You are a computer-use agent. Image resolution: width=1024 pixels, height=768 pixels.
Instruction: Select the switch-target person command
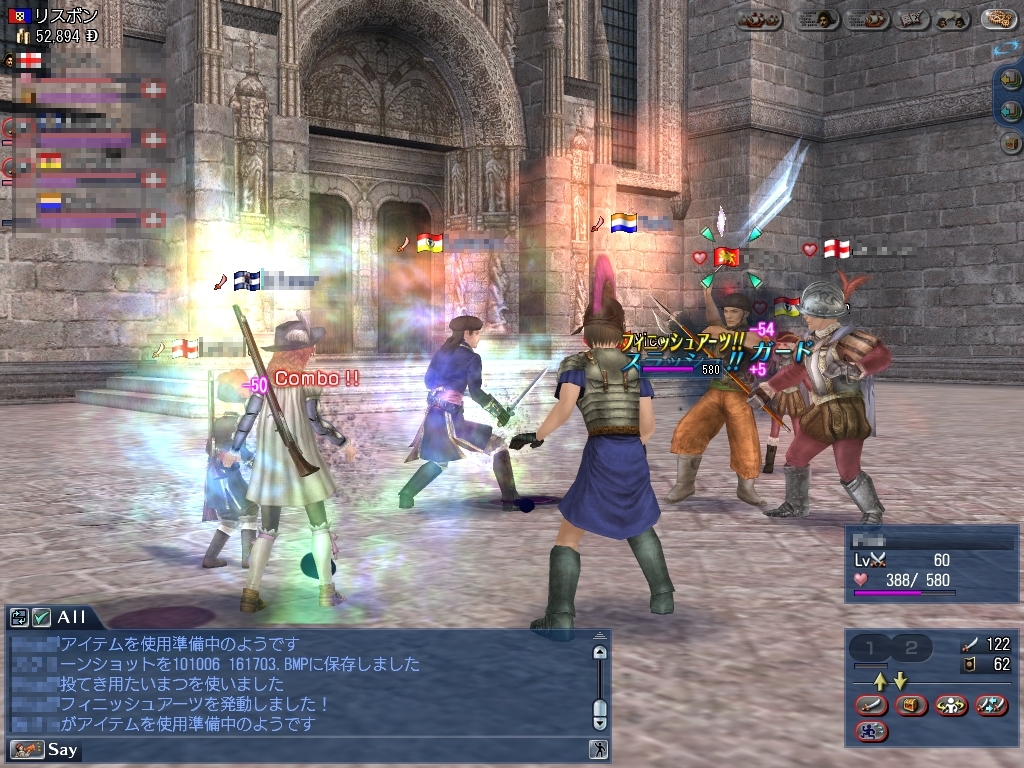click(951, 705)
